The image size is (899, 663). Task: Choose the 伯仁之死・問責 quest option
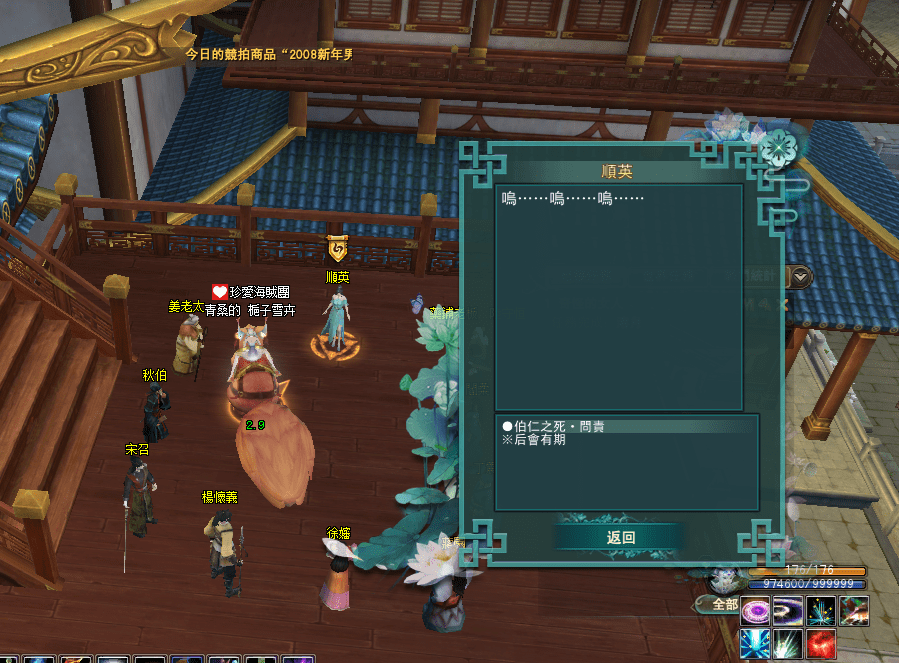(x=560, y=427)
